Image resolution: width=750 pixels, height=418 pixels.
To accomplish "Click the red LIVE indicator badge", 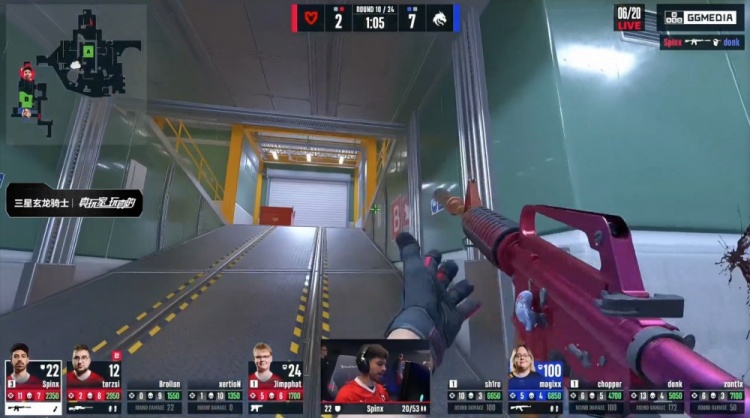I will point(629,24).
